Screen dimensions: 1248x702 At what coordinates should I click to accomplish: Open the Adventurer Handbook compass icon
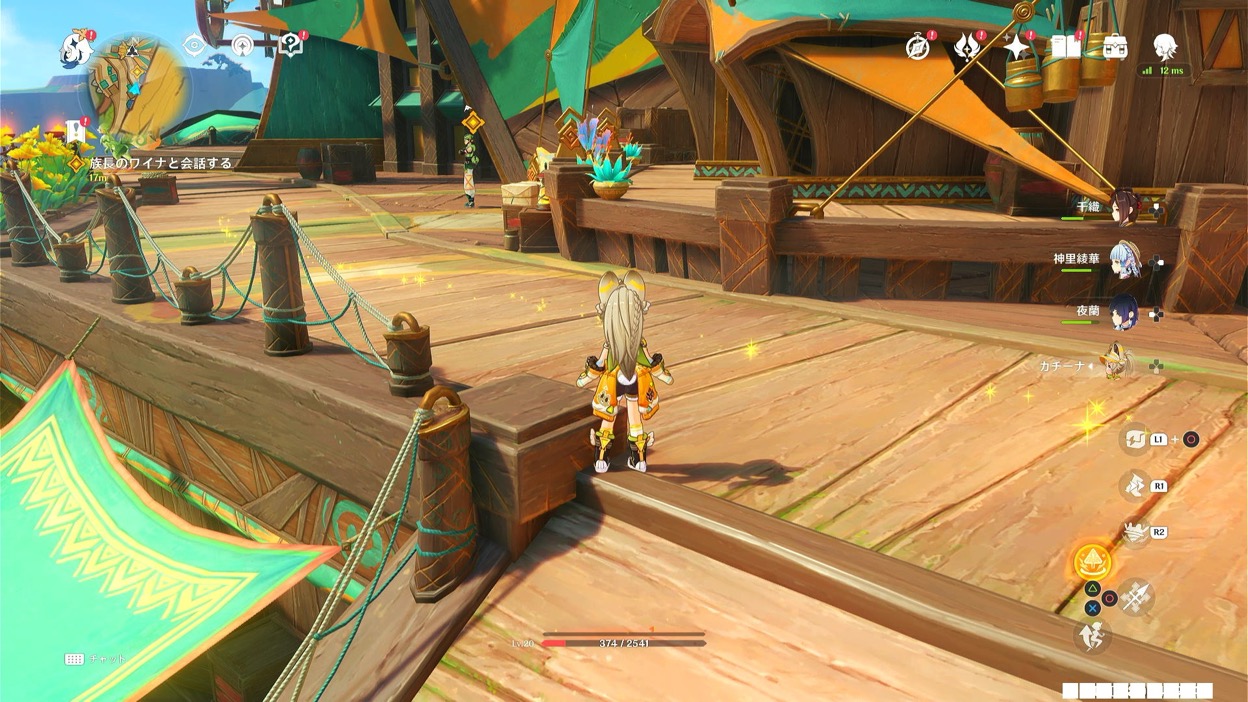tap(918, 47)
